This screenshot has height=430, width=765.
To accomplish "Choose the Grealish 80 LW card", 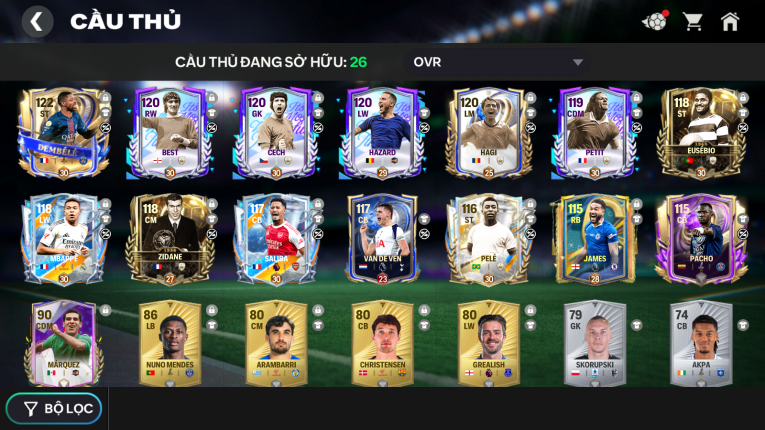I will tap(488, 343).
